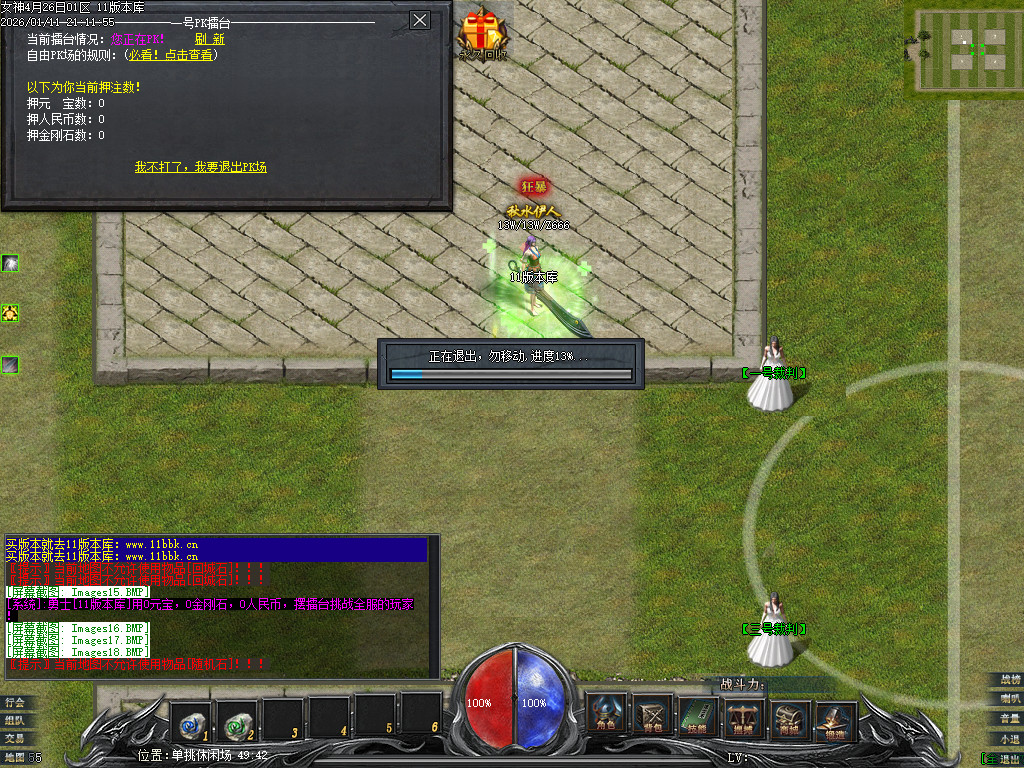Image resolution: width=1024 pixels, height=768 pixels.
Task: Open the PK rules link 必看！点击查看
Action: (x=171, y=55)
